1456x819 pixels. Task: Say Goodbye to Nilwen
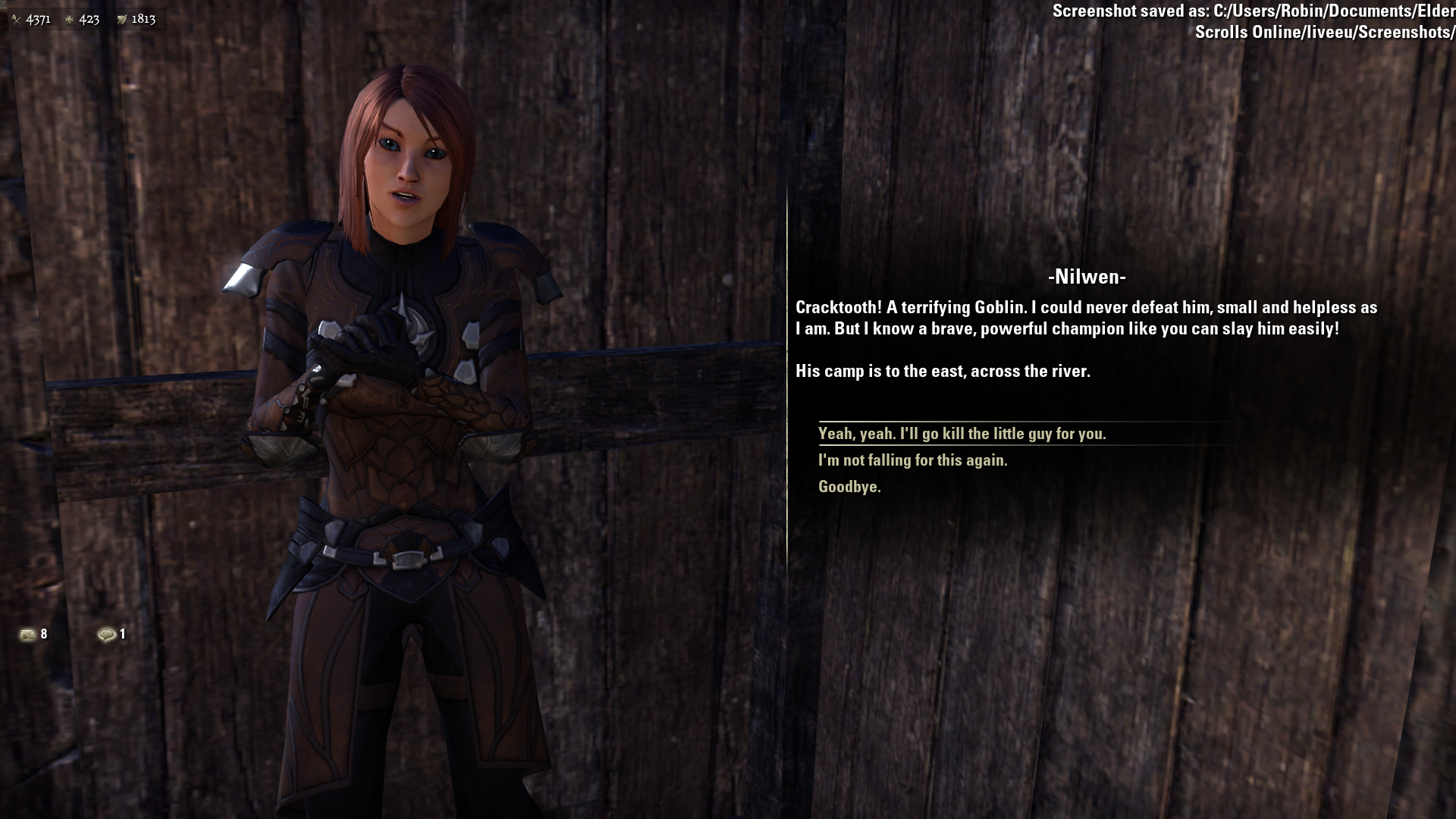tap(849, 487)
